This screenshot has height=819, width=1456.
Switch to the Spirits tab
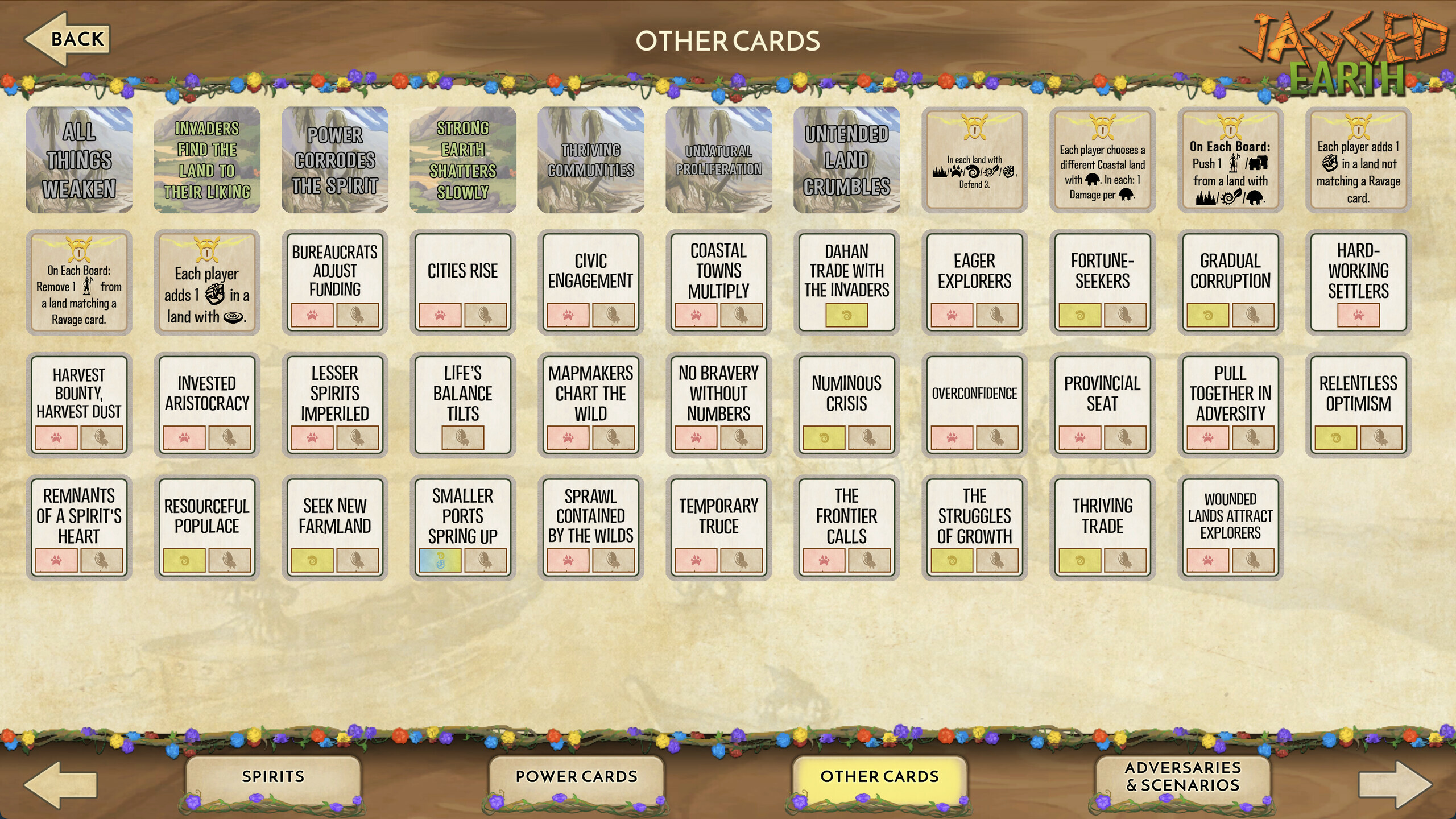pyautogui.click(x=273, y=776)
